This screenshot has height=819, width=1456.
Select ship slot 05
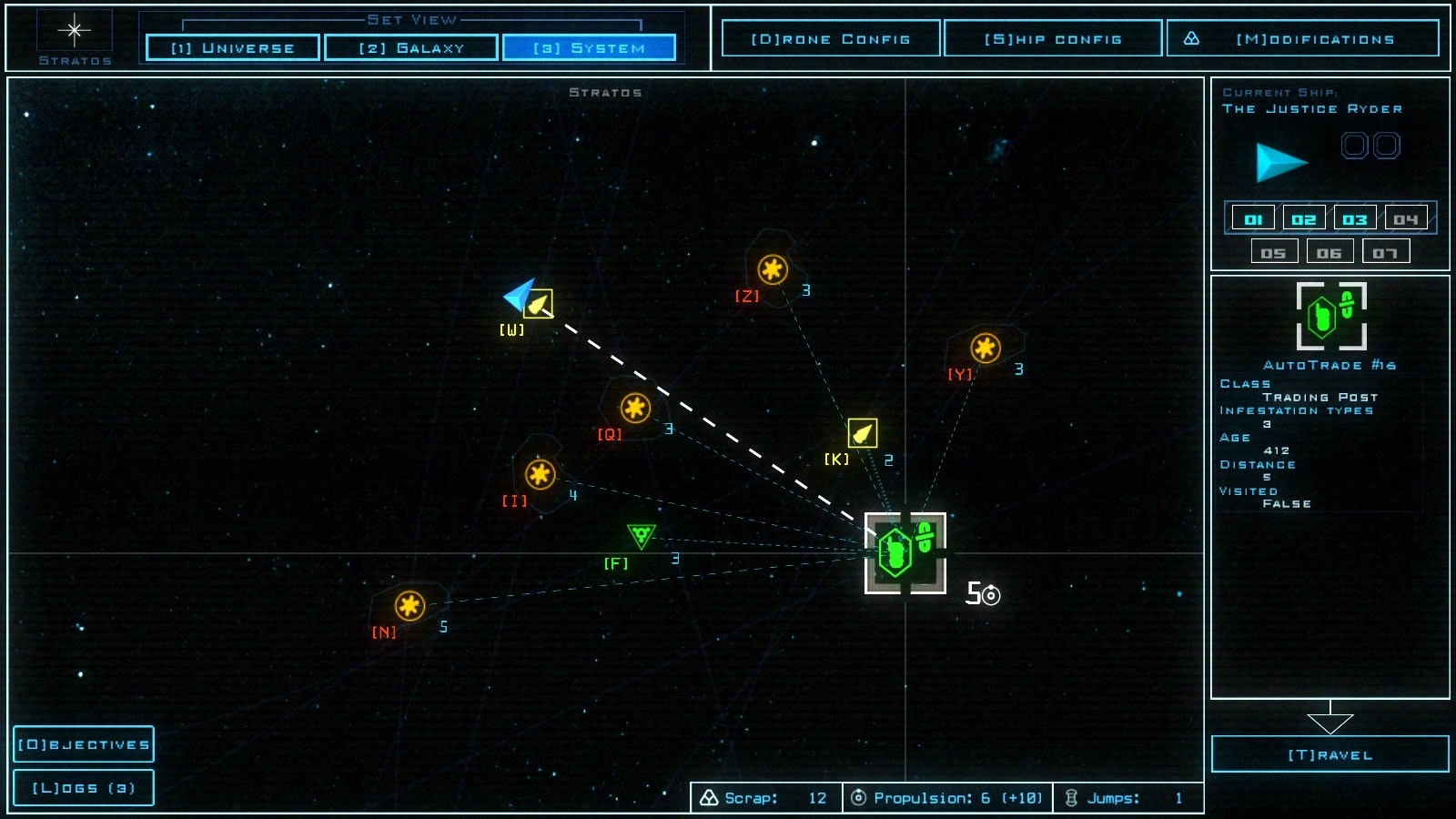pyautogui.click(x=1275, y=250)
